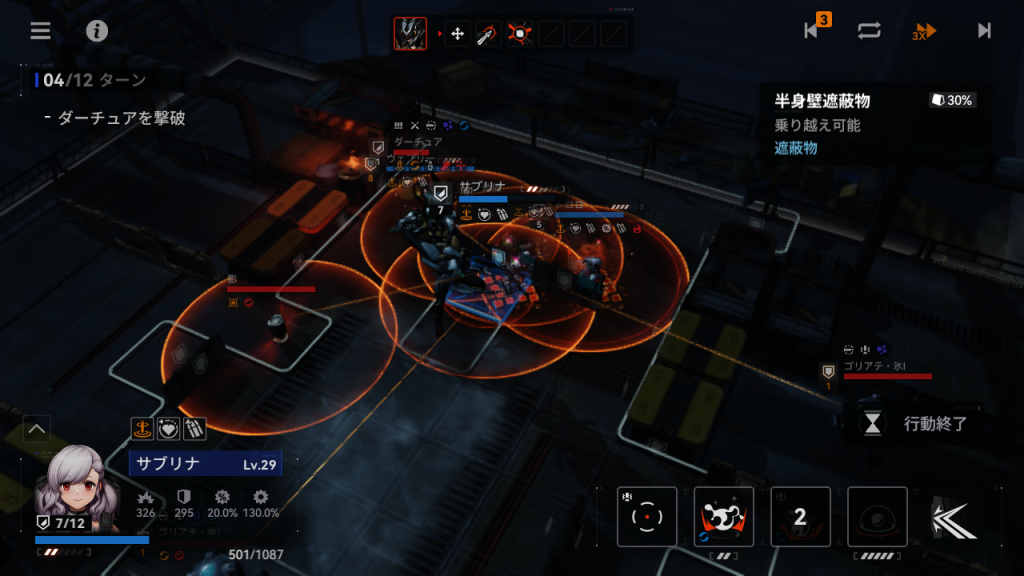
Task: Open the hamburger main menu
Action: (40, 30)
